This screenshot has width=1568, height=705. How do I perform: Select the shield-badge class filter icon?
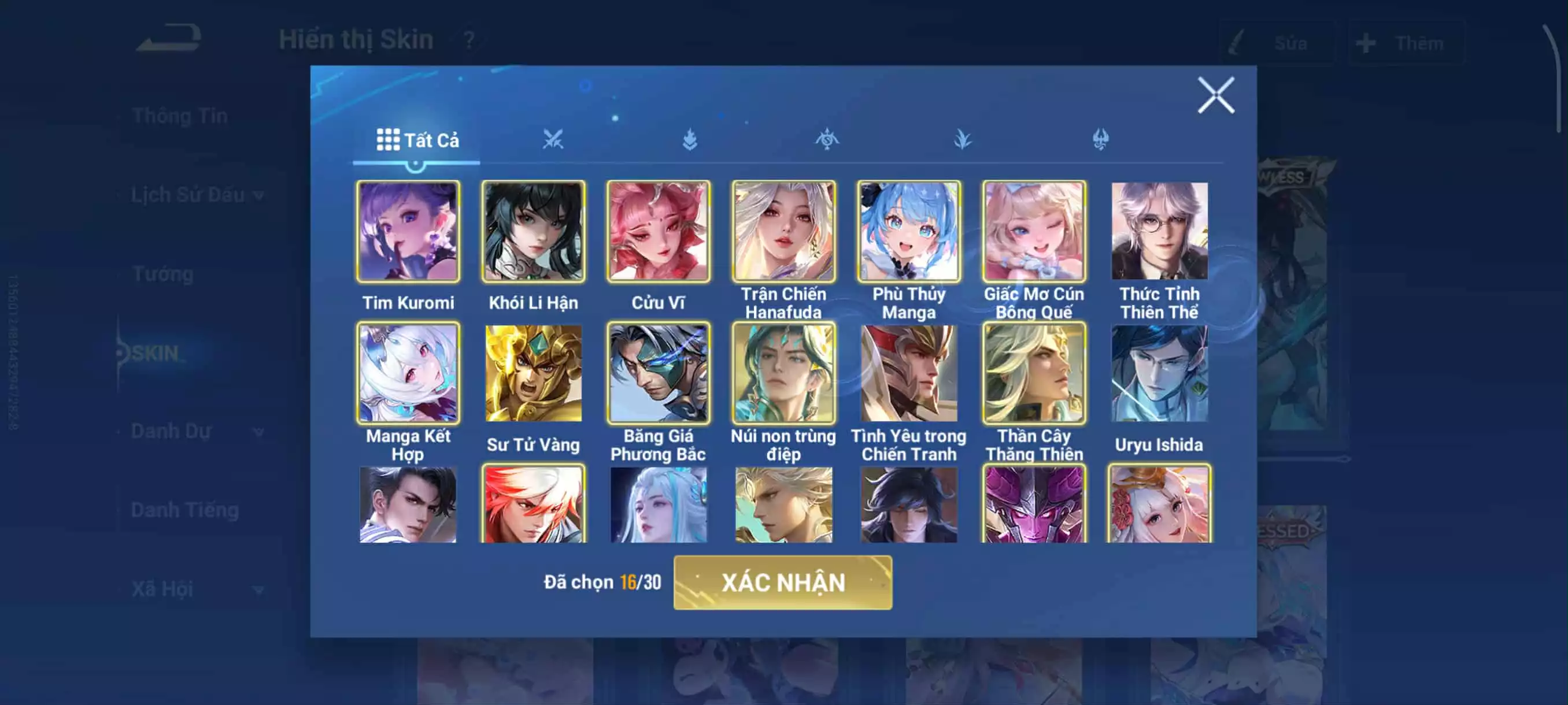tap(691, 140)
